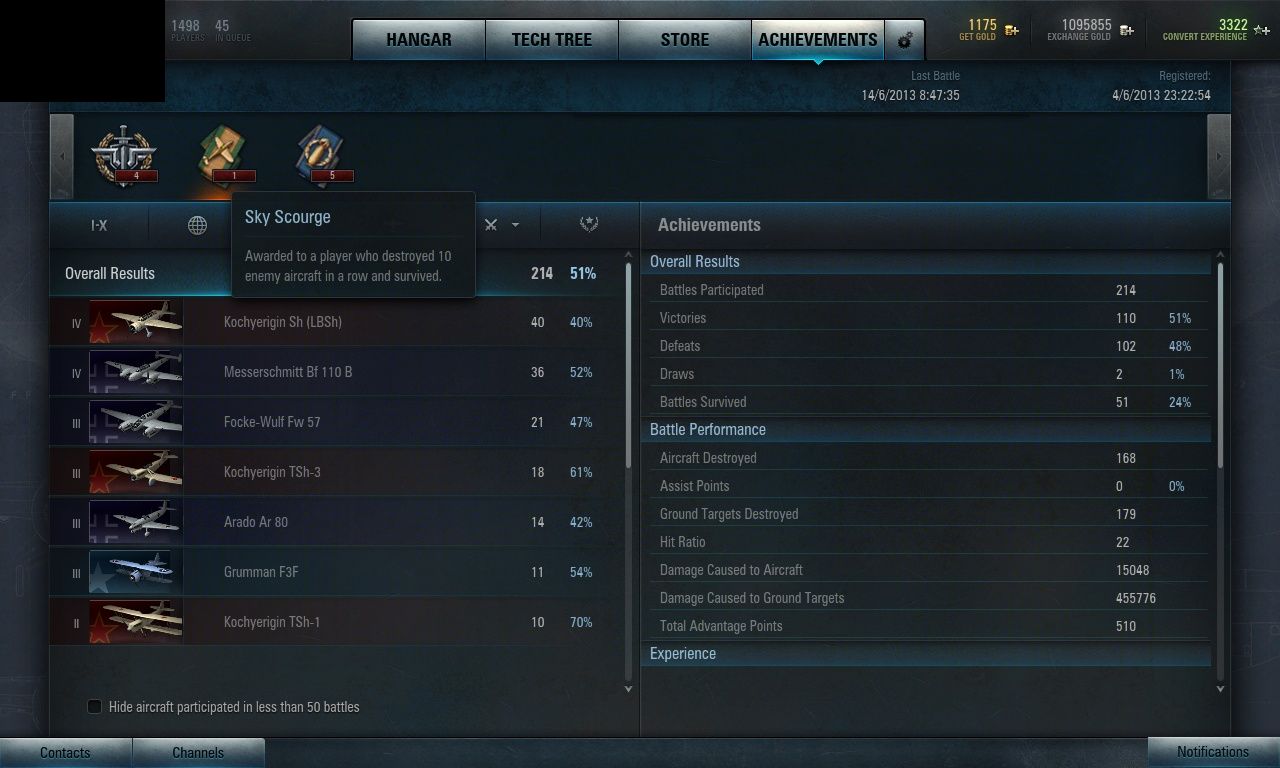The width and height of the screenshot is (1280, 768).
Task: Select the Focke-Wulf Fw 57 row
Action: (338, 422)
